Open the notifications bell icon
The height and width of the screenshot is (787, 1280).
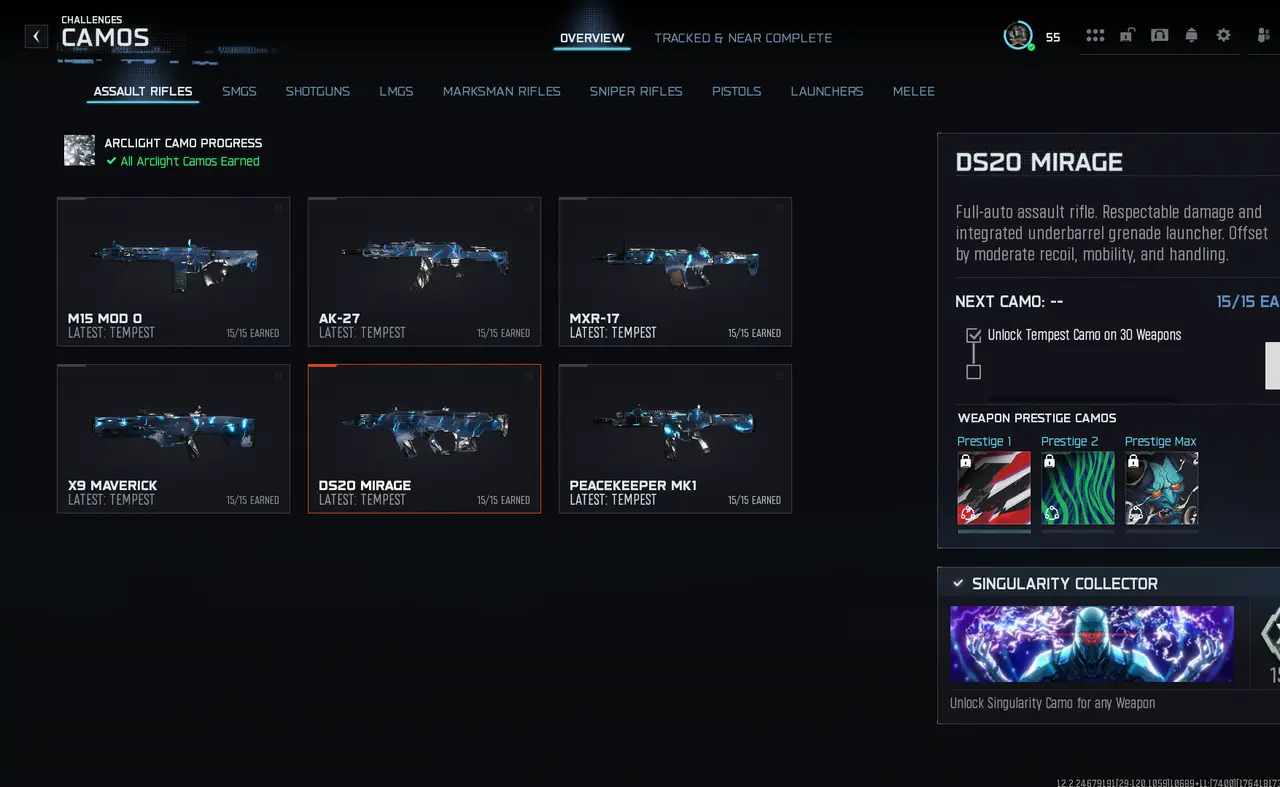coord(1191,35)
